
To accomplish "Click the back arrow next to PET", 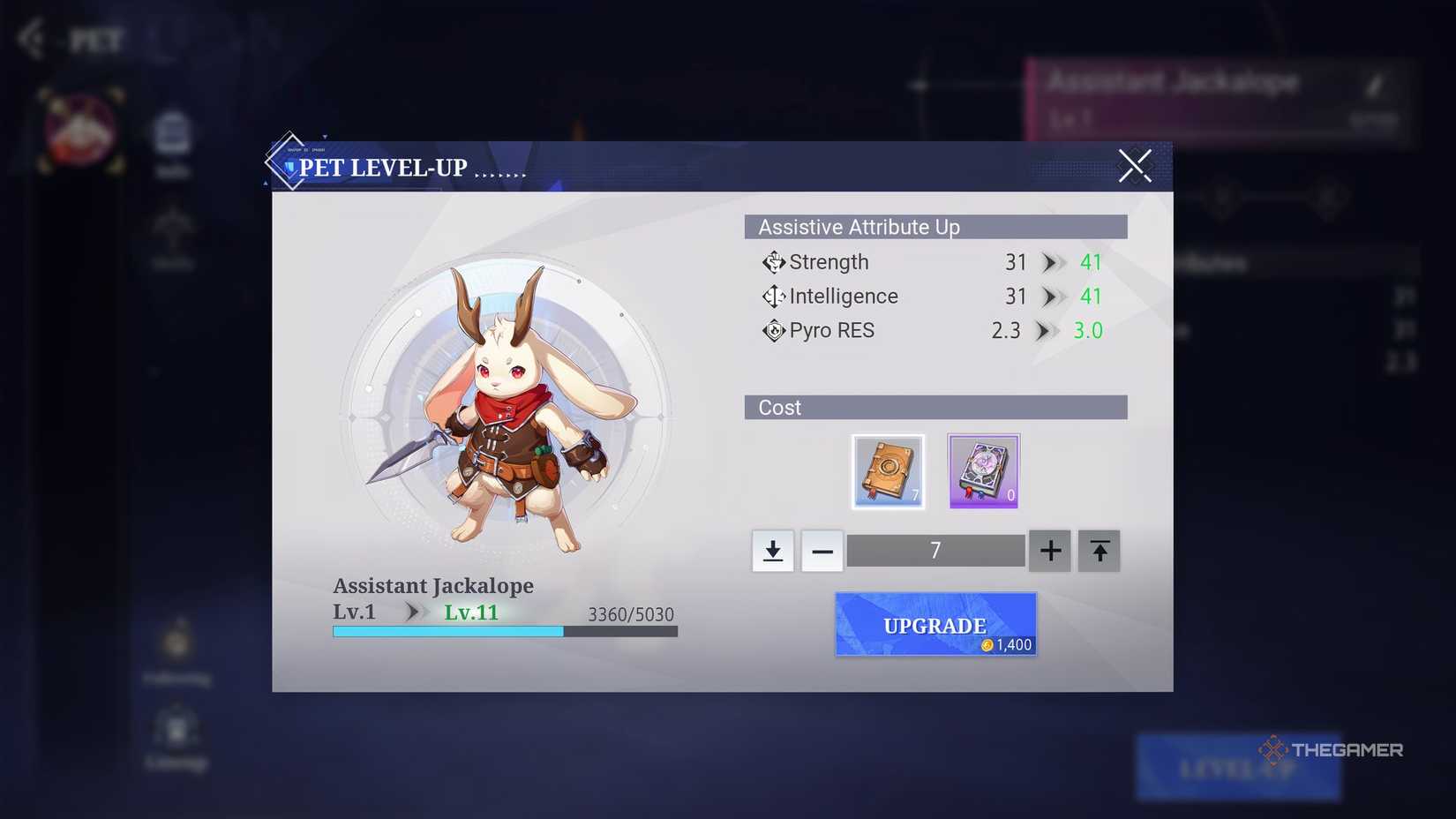I will tap(31, 37).
